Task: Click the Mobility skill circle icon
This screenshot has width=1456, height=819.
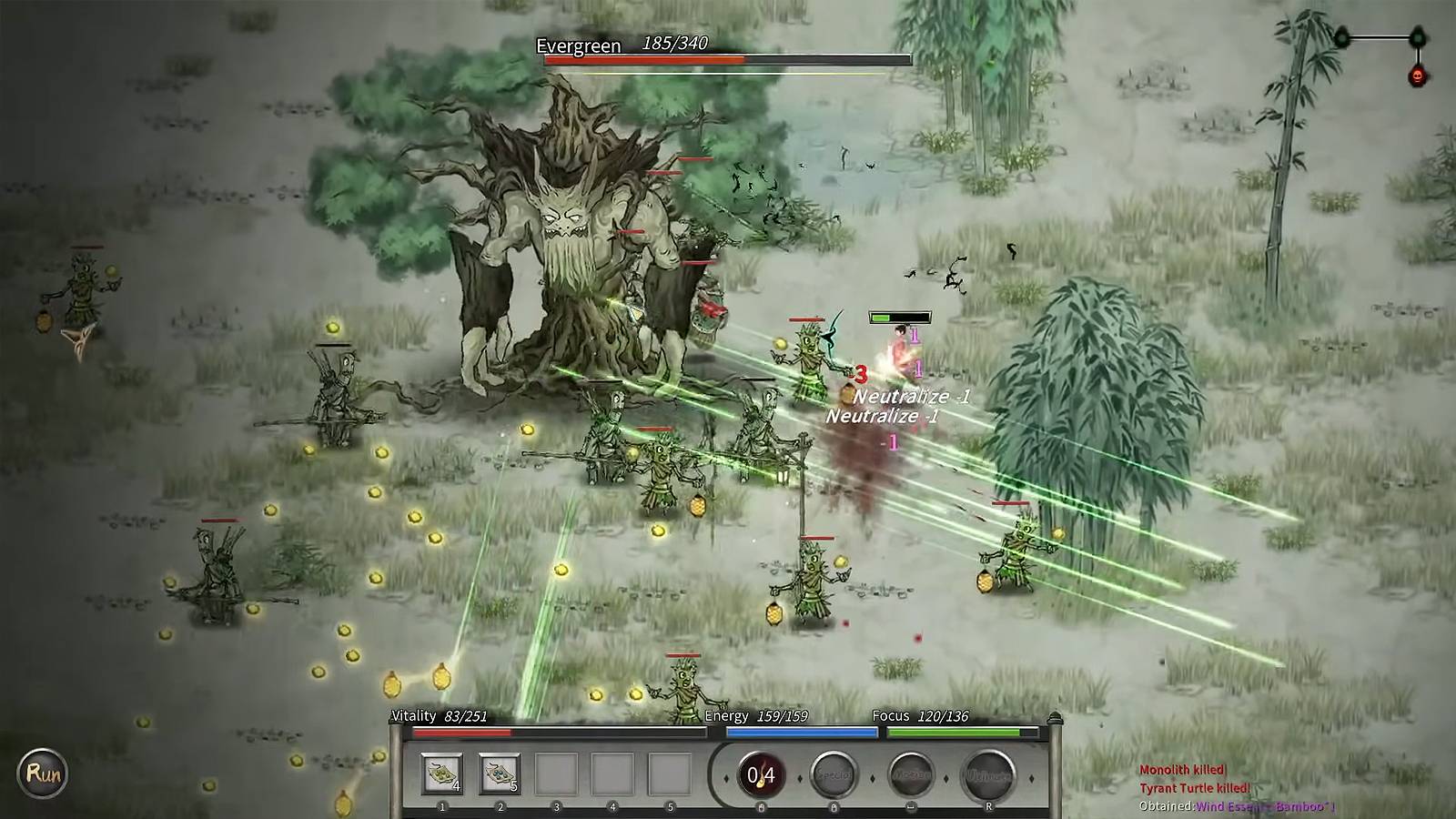Action: tap(911, 775)
